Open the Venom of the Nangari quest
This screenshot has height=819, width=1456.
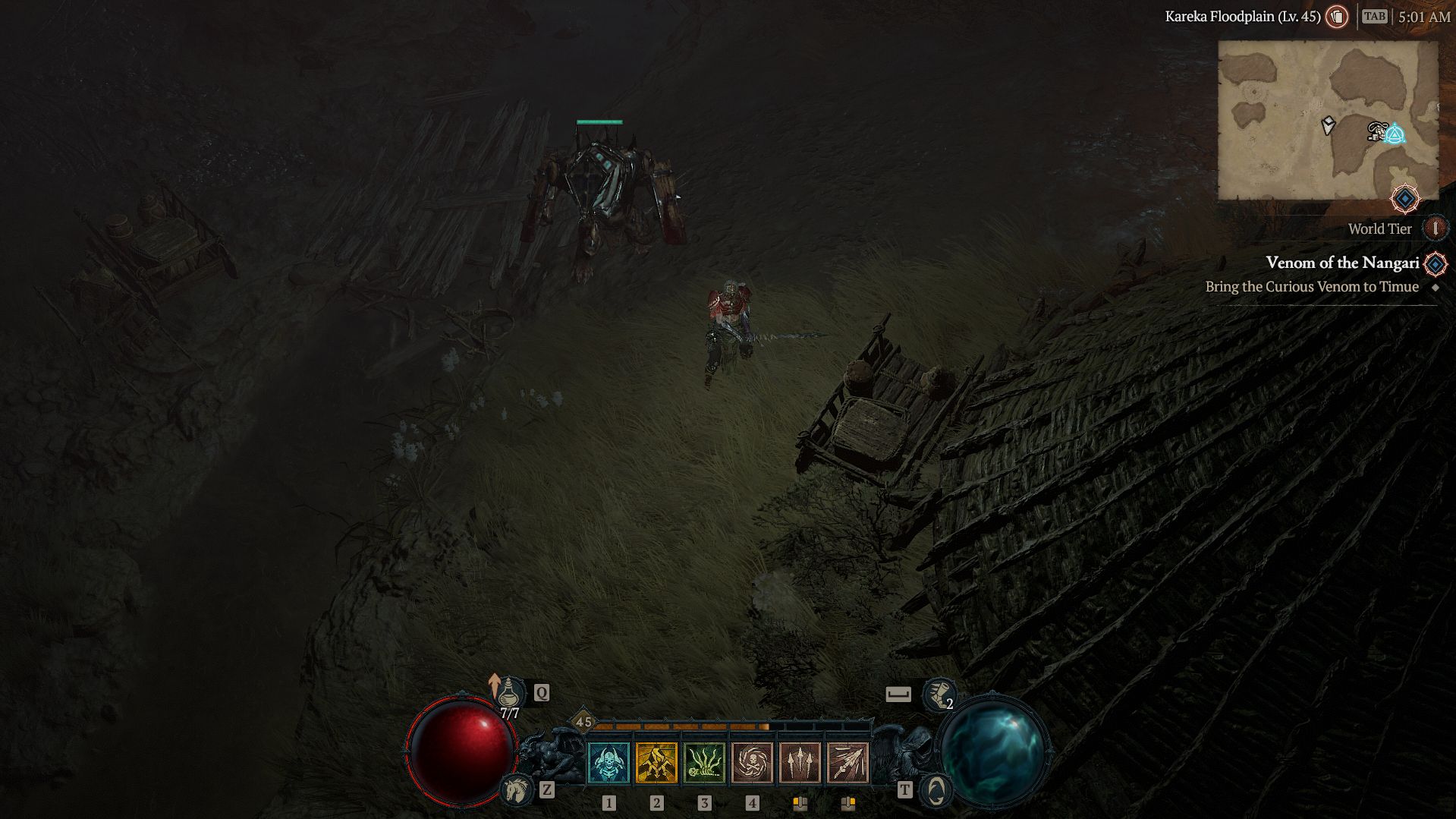1342,263
